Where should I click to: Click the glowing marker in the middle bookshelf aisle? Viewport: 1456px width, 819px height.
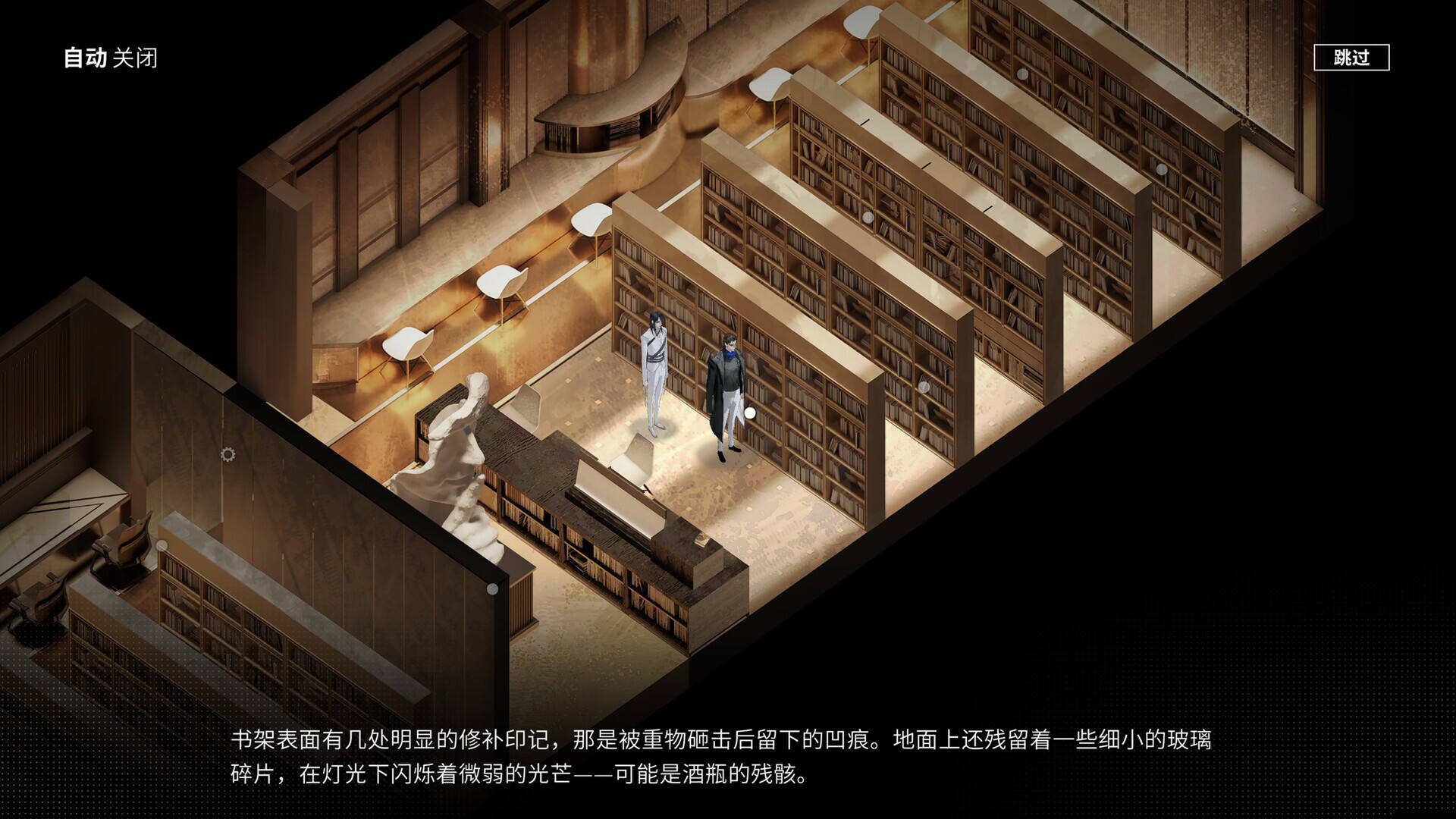click(924, 386)
